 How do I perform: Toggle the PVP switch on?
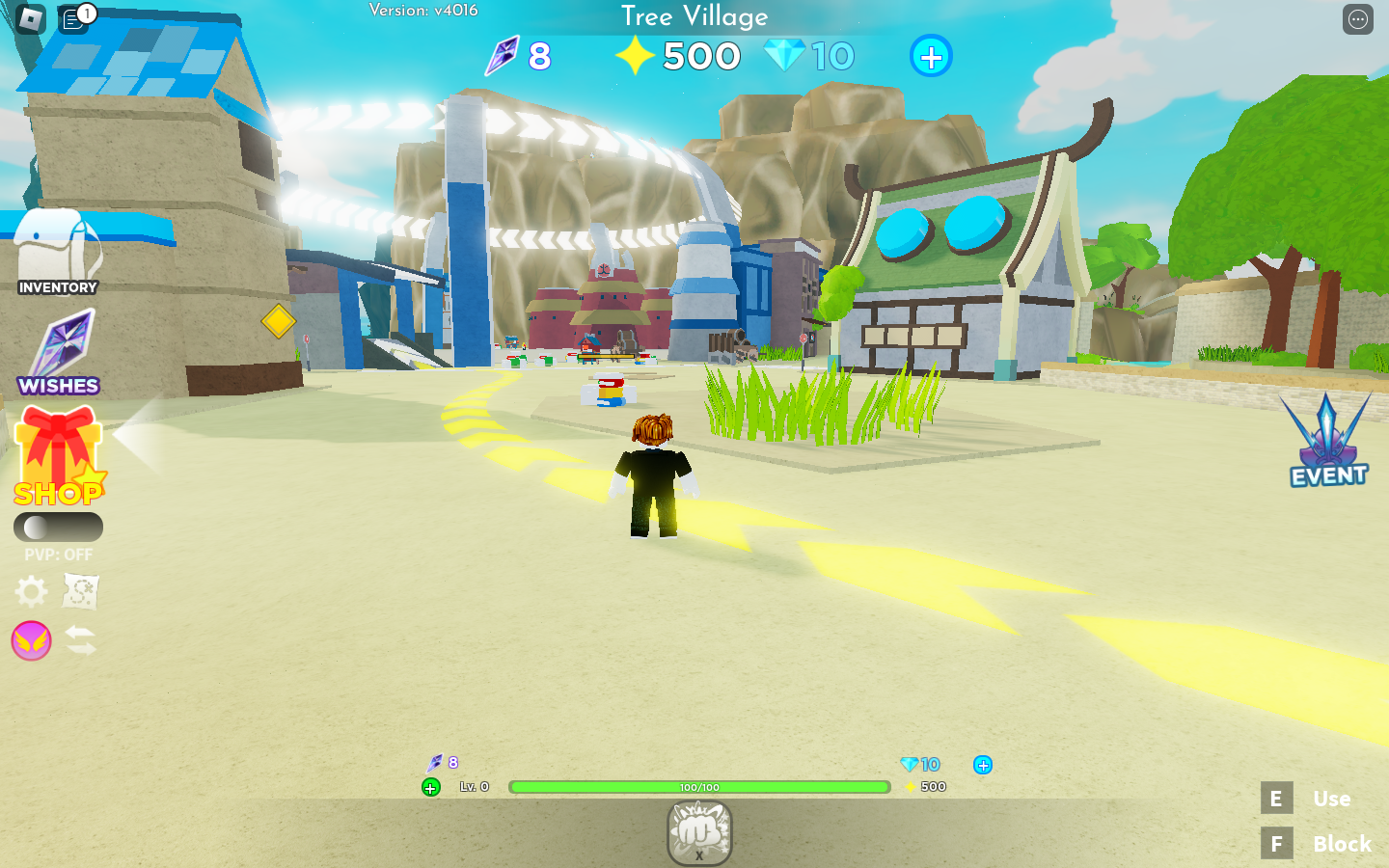point(58,527)
